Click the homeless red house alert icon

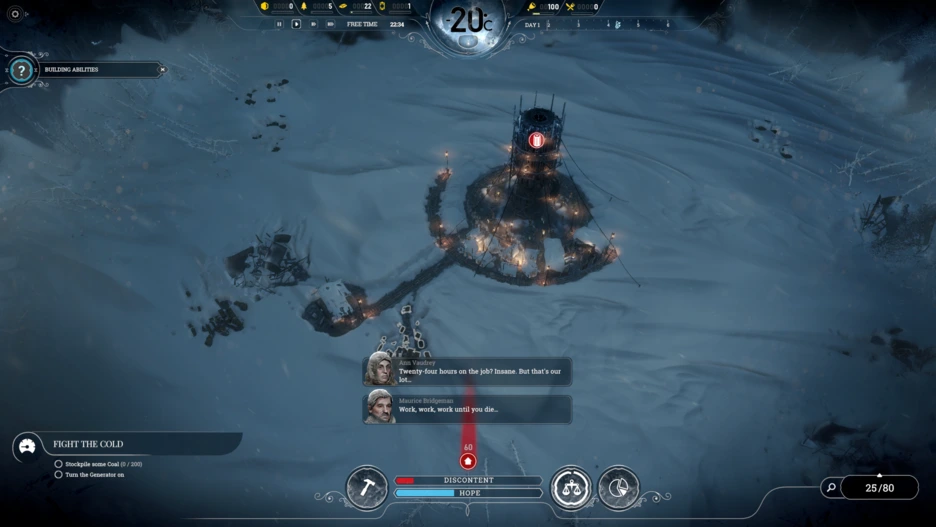468,461
